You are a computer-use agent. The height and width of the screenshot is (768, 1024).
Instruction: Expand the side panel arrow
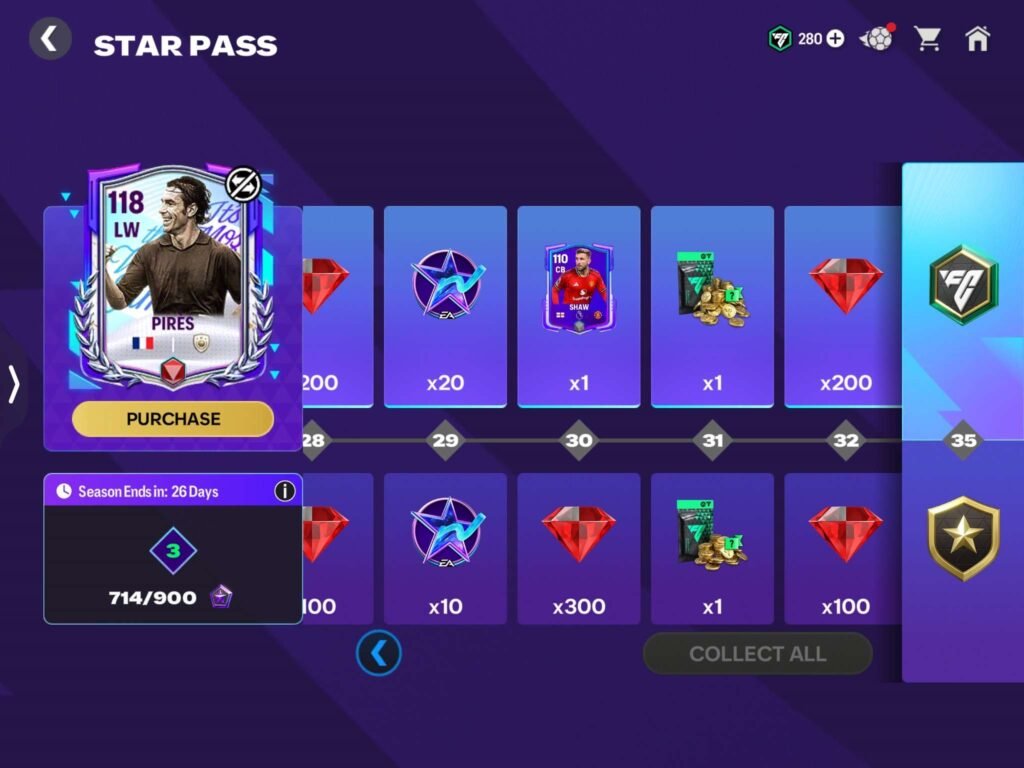tap(14, 384)
